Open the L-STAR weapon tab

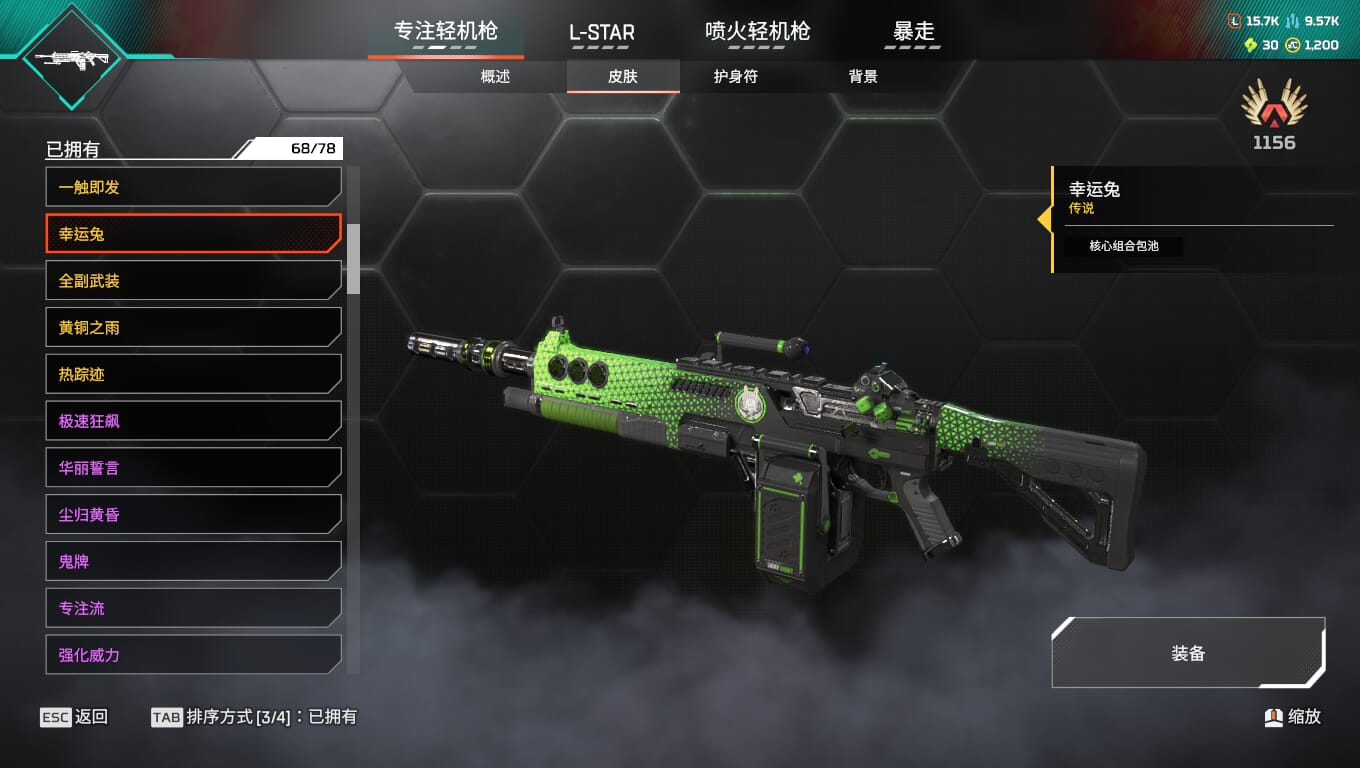[601, 32]
